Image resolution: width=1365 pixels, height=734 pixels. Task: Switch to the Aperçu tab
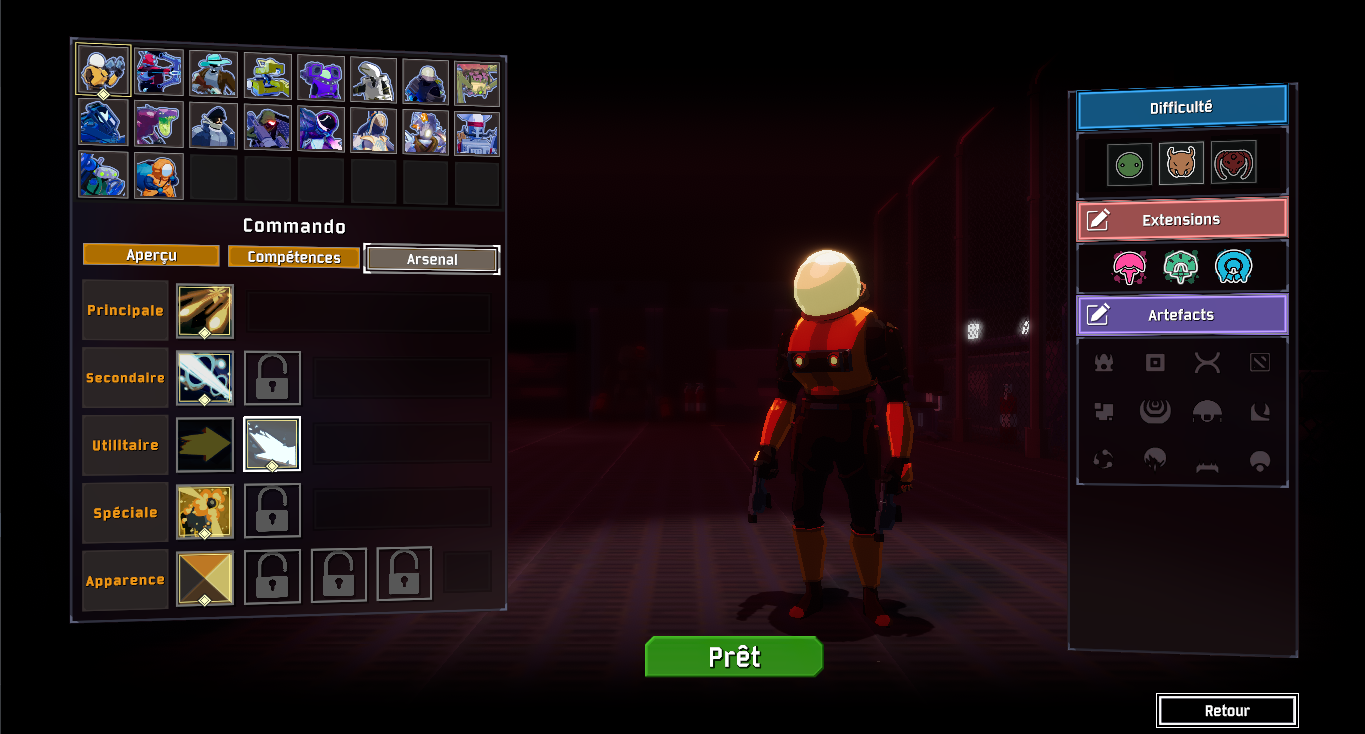pyautogui.click(x=151, y=256)
